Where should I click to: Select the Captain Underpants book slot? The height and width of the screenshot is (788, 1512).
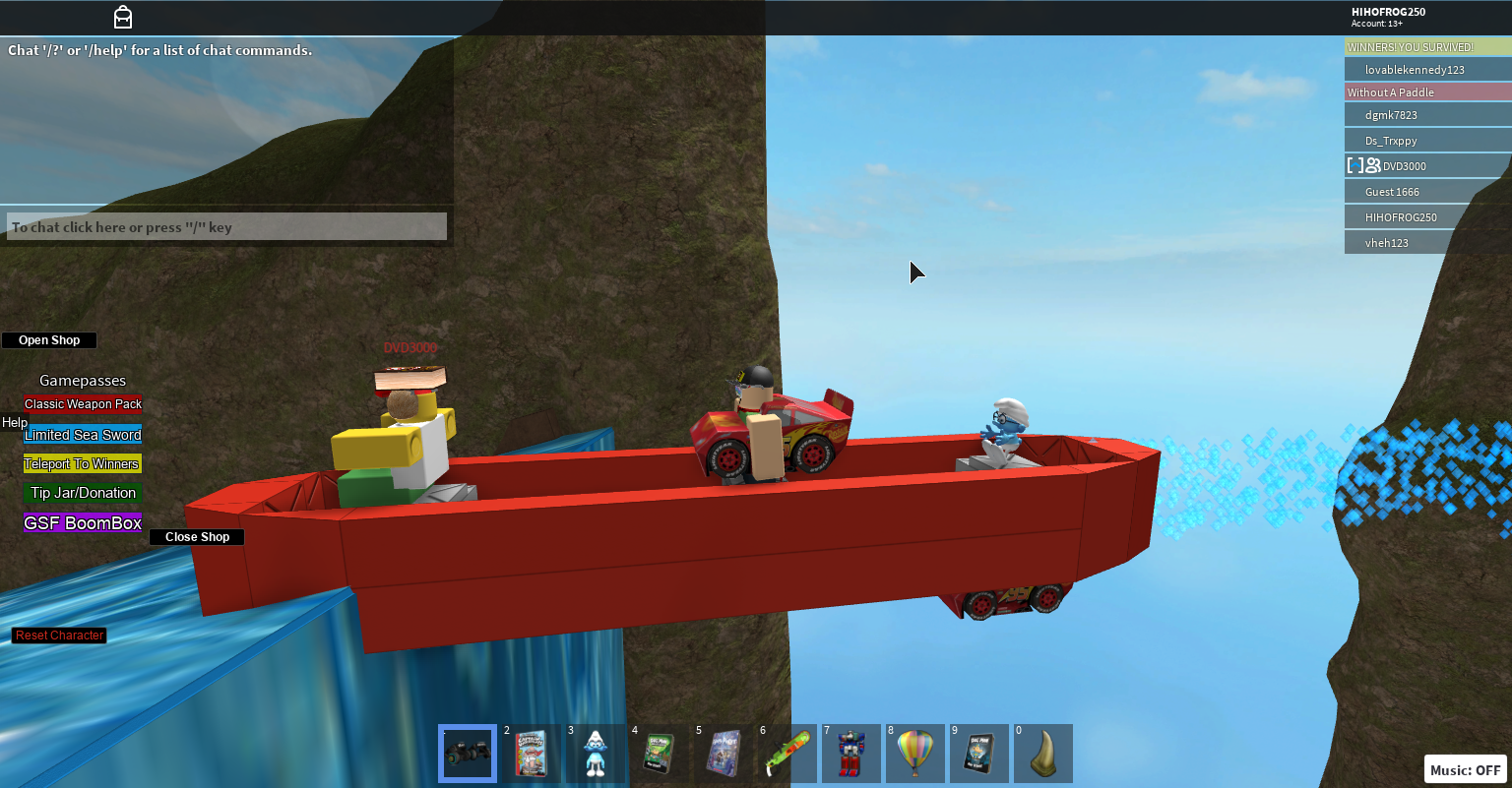click(532, 754)
